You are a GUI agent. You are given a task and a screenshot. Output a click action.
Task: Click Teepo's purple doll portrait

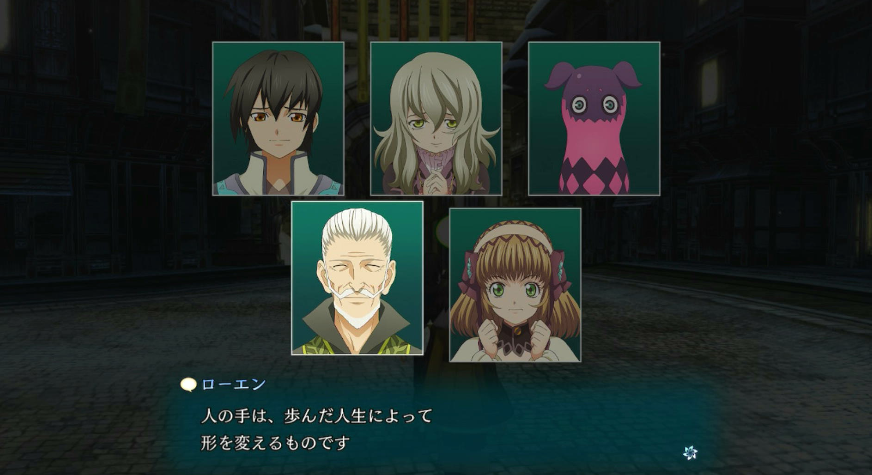594,119
